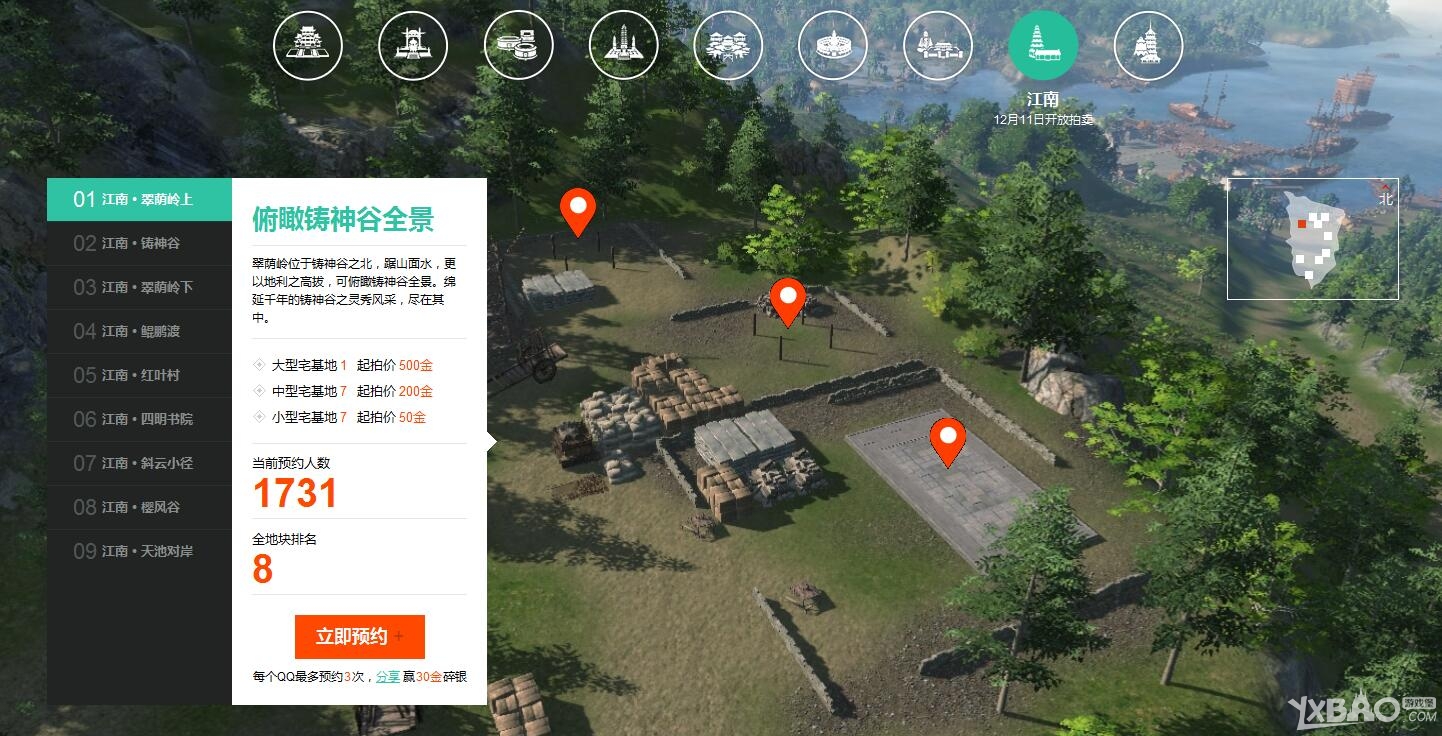Viewport: 1442px width, 736px height.
Task: Select the last pagoda region icon after 江南
Action: [1148, 45]
